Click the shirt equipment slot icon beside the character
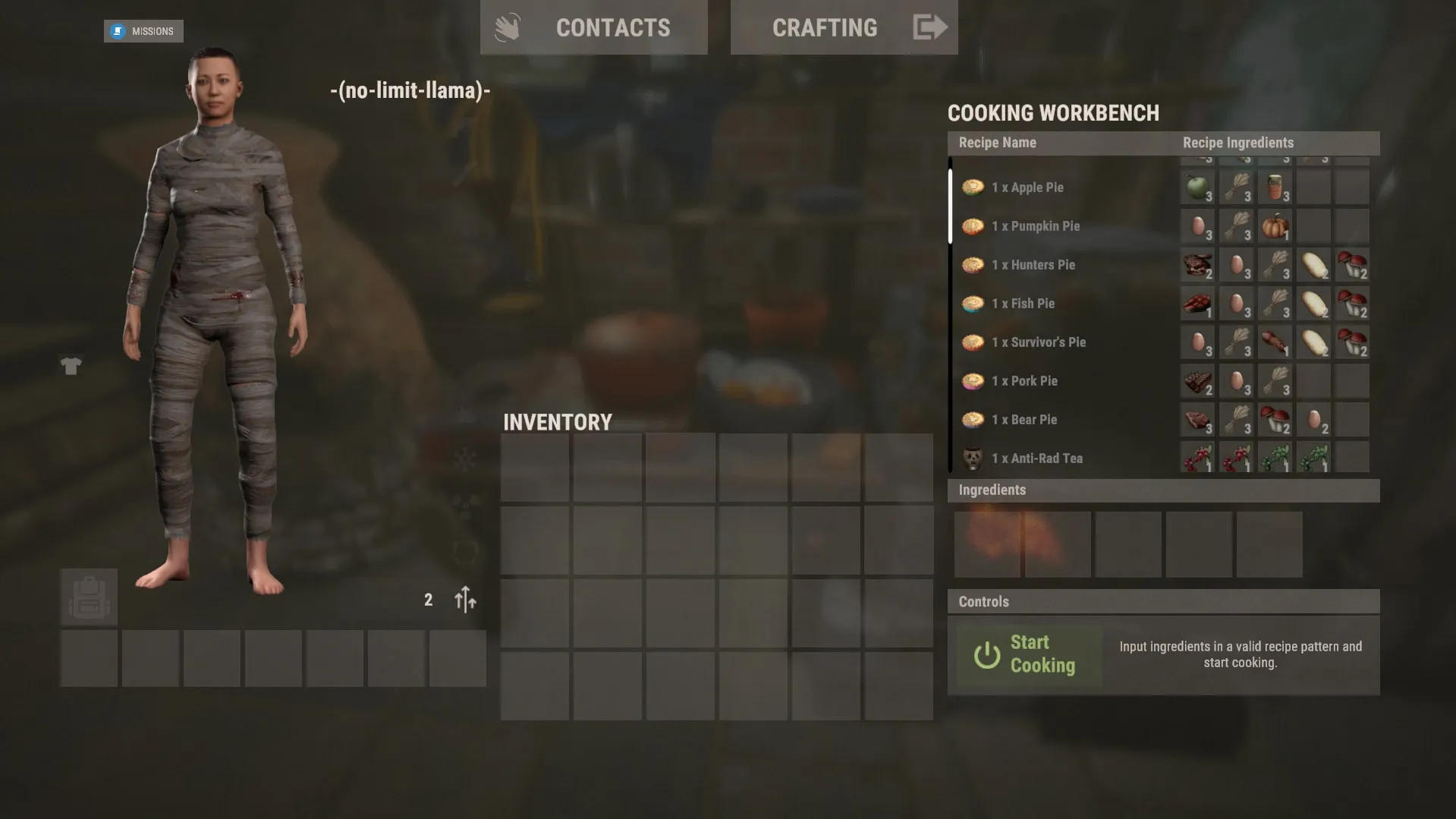 [71, 366]
